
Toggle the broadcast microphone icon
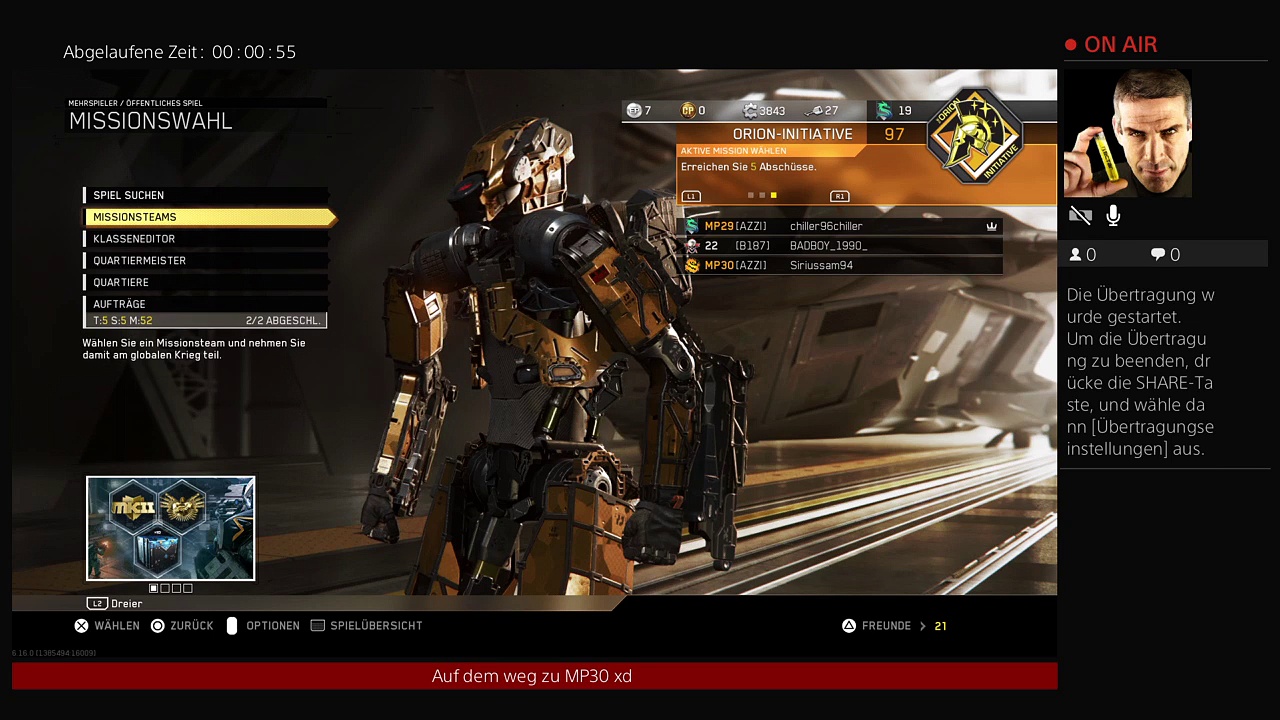(1113, 215)
